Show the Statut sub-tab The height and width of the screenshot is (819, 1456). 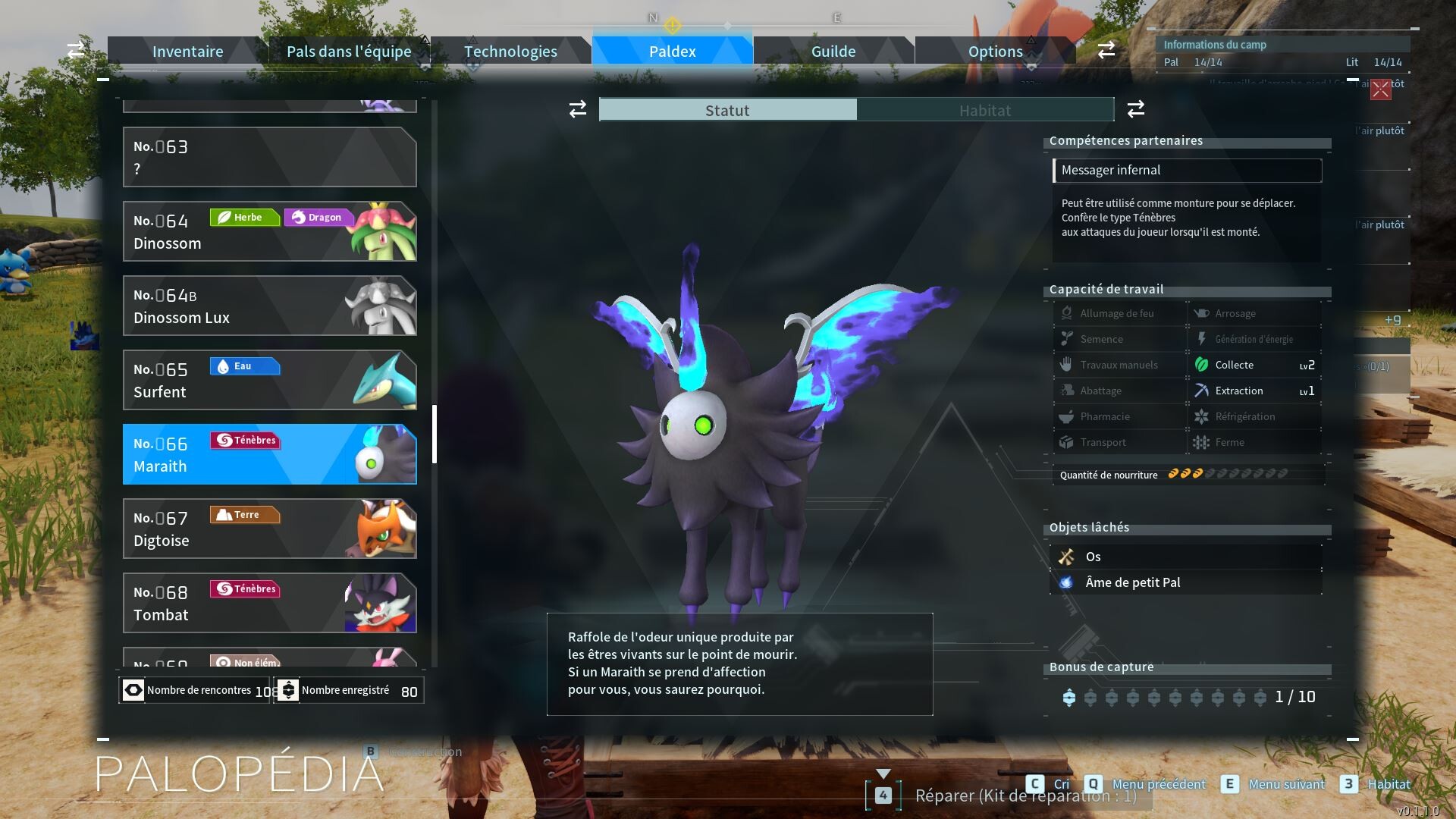[x=727, y=110]
